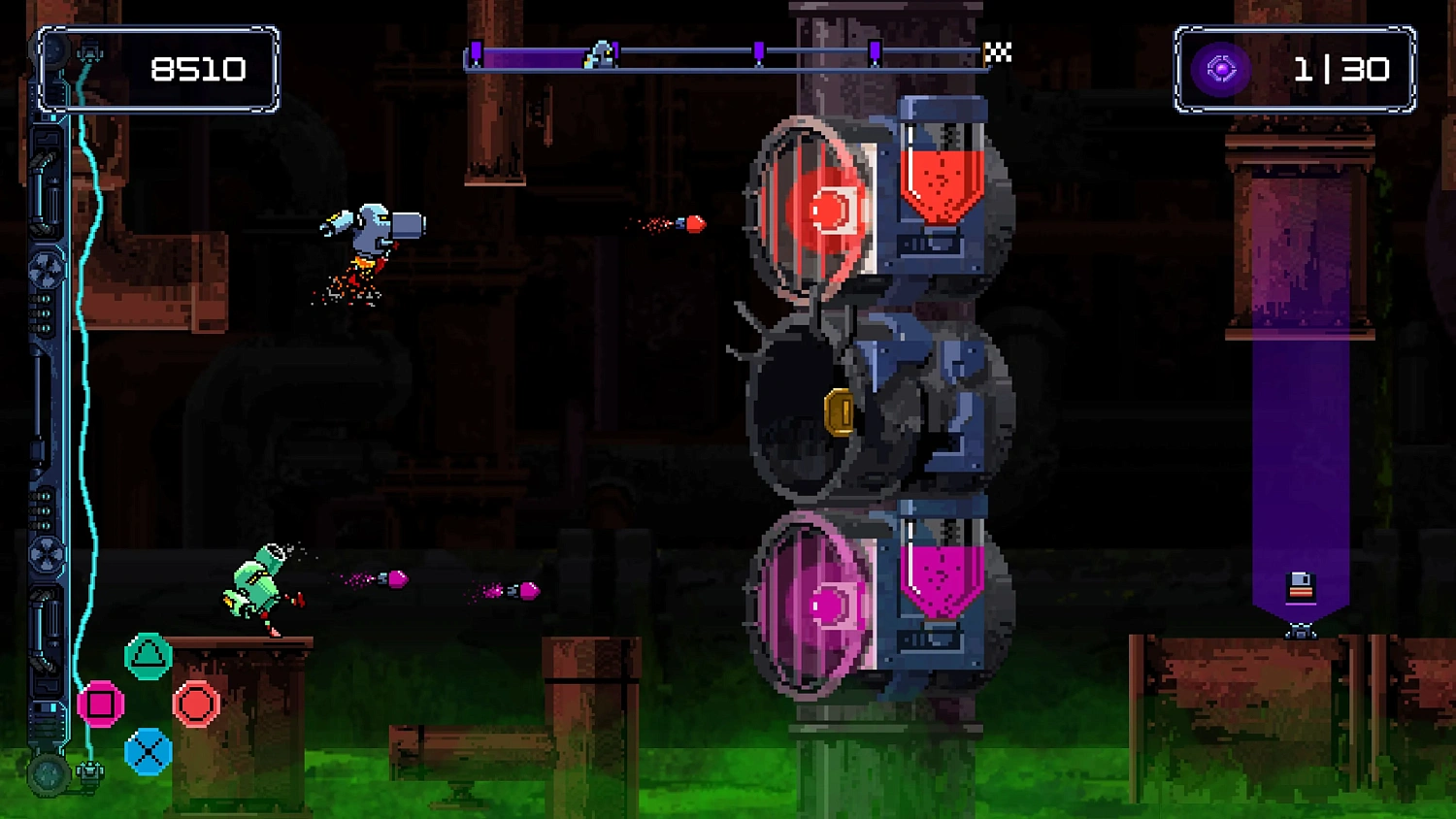The image size is (1456, 819).
Task: Click the pink Square button prompt
Action: click(x=100, y=703)
